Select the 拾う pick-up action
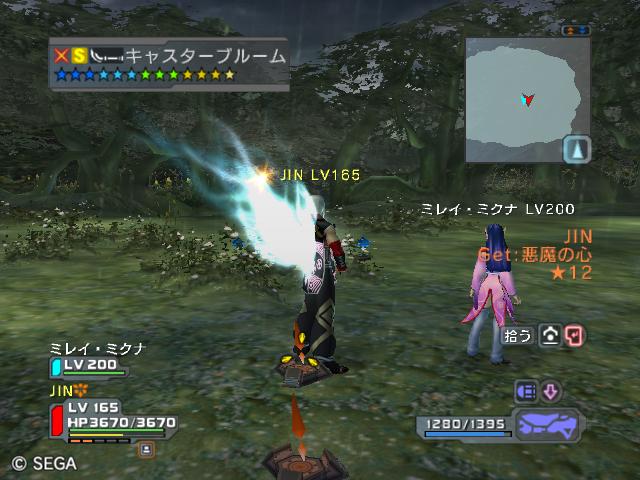This screenshot has width=640, height=480. coord(518,336)
